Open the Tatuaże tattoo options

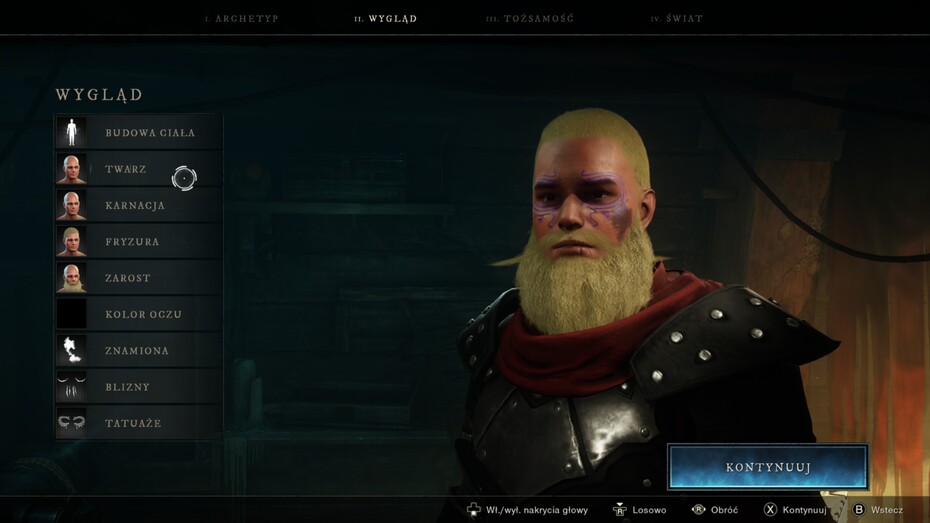pos(139,423)
